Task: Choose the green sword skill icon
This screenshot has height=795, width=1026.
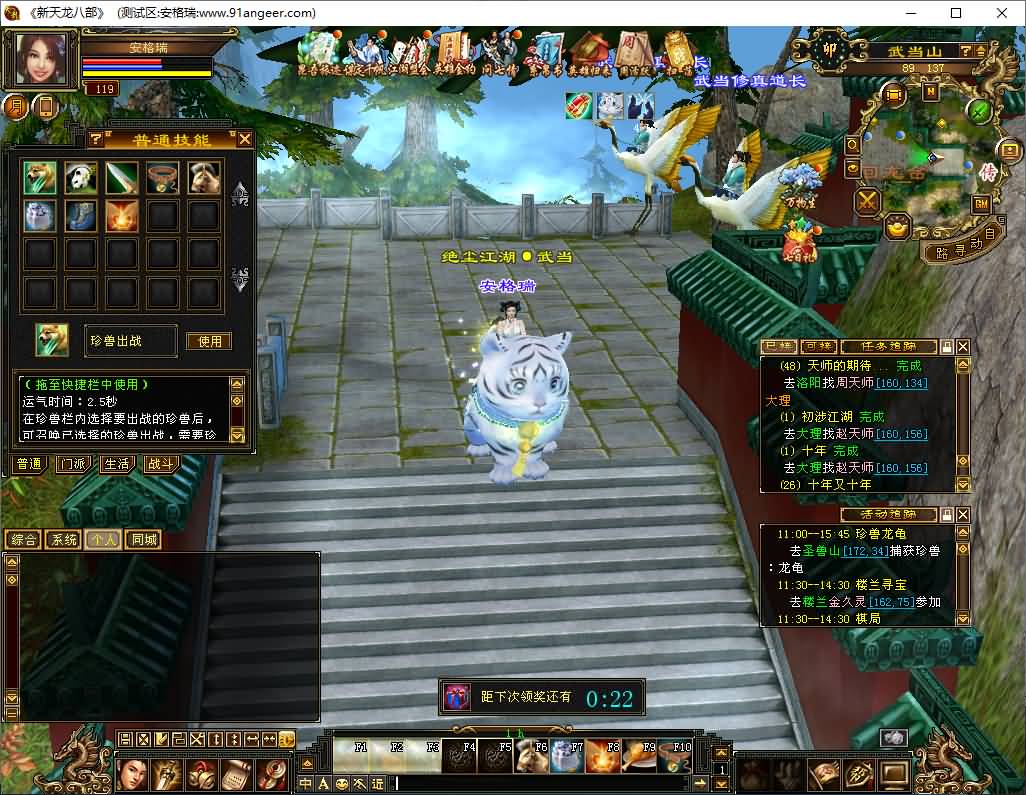Action: pyautogui.click(x=122, y=178)
